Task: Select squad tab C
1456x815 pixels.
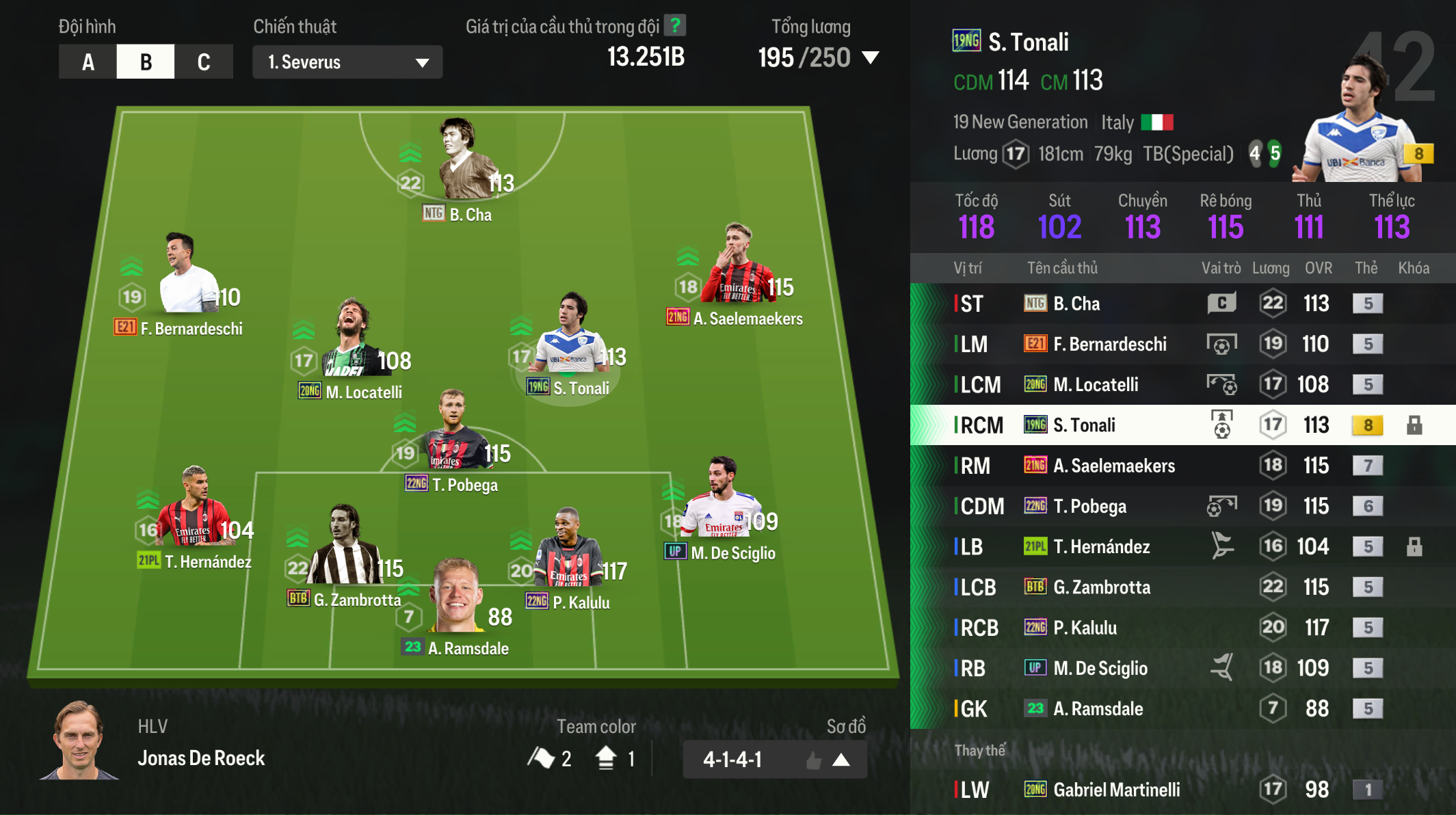Action: [x=203, y=62]
